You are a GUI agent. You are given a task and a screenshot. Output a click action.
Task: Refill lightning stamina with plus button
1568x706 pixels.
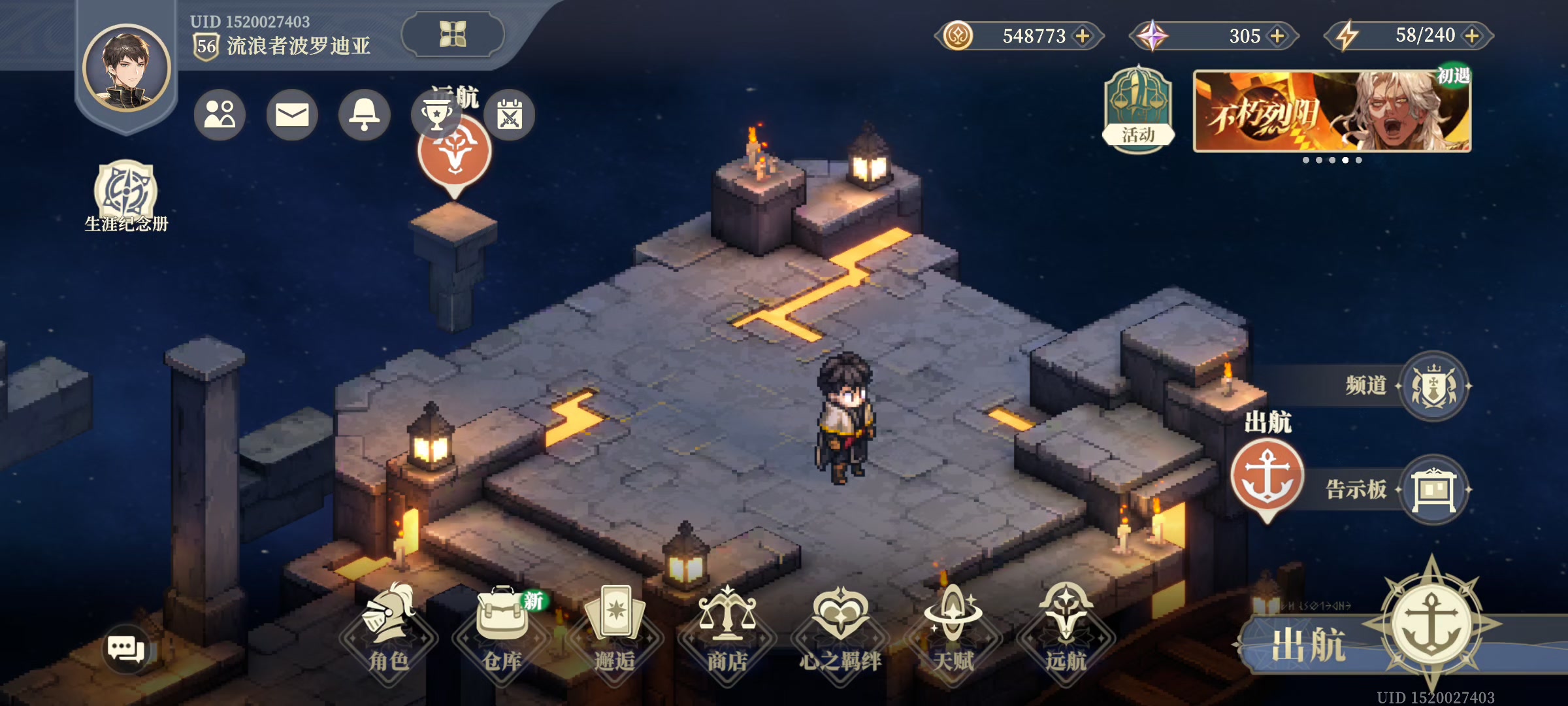click(x=1472, y=35)
